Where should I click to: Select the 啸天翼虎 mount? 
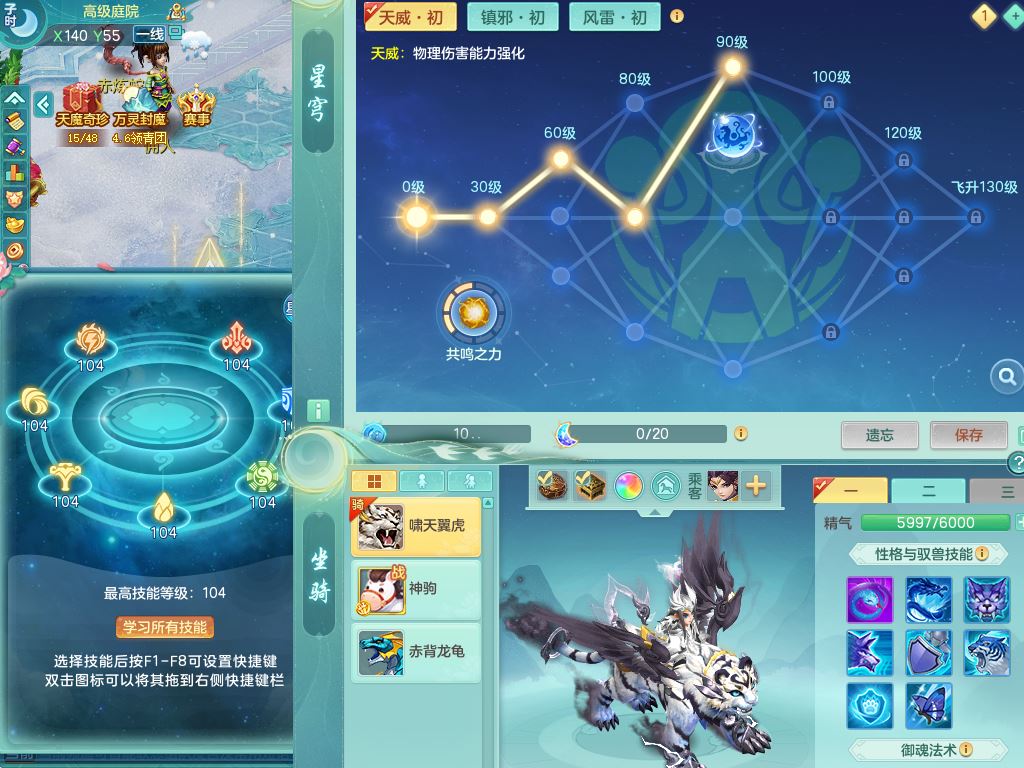tap(416, 527)
